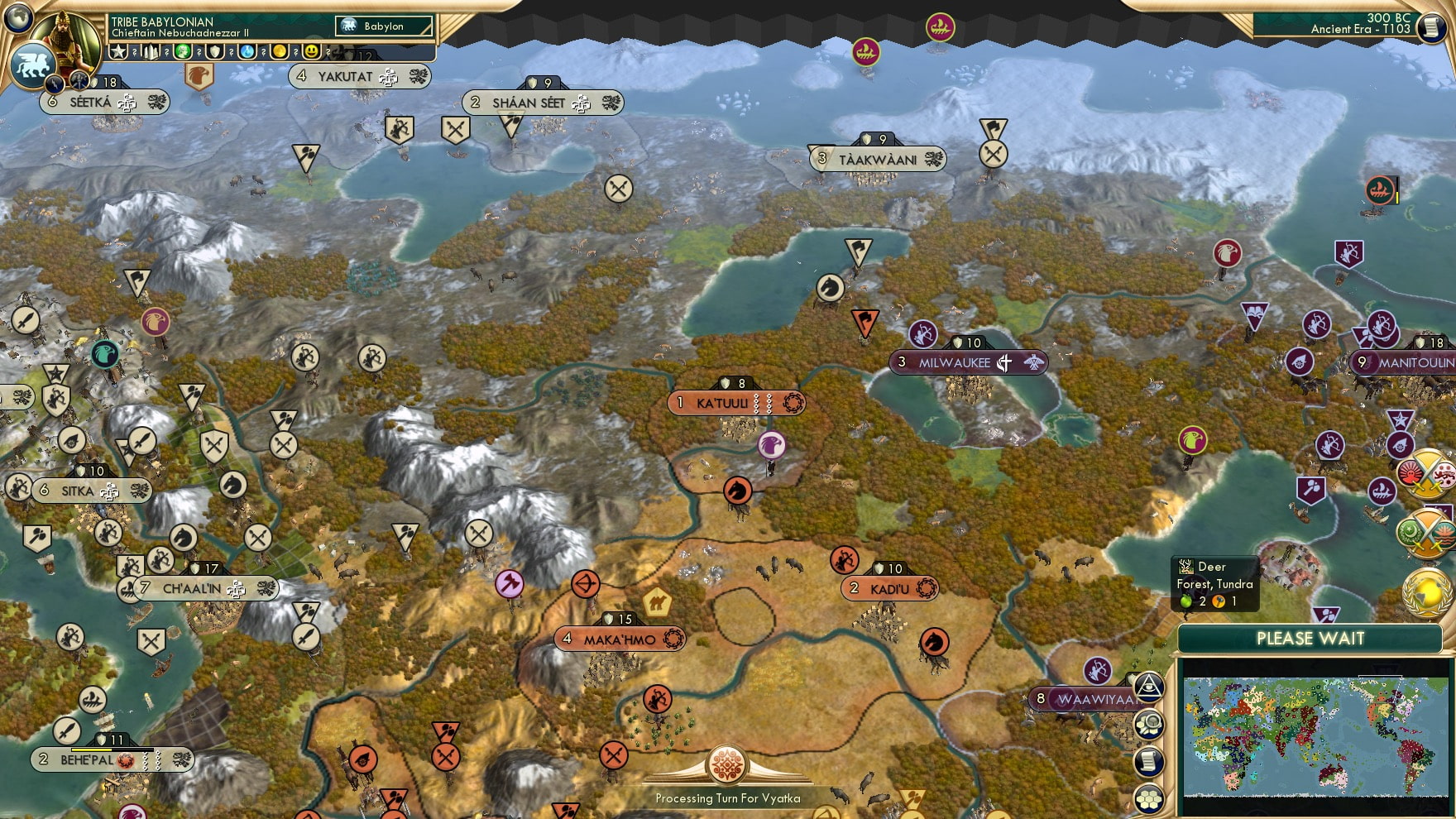This screenshot has width=1456, height=819.
Task: Click the clock icon beside the turn counter
Action: pos(1430,27)
